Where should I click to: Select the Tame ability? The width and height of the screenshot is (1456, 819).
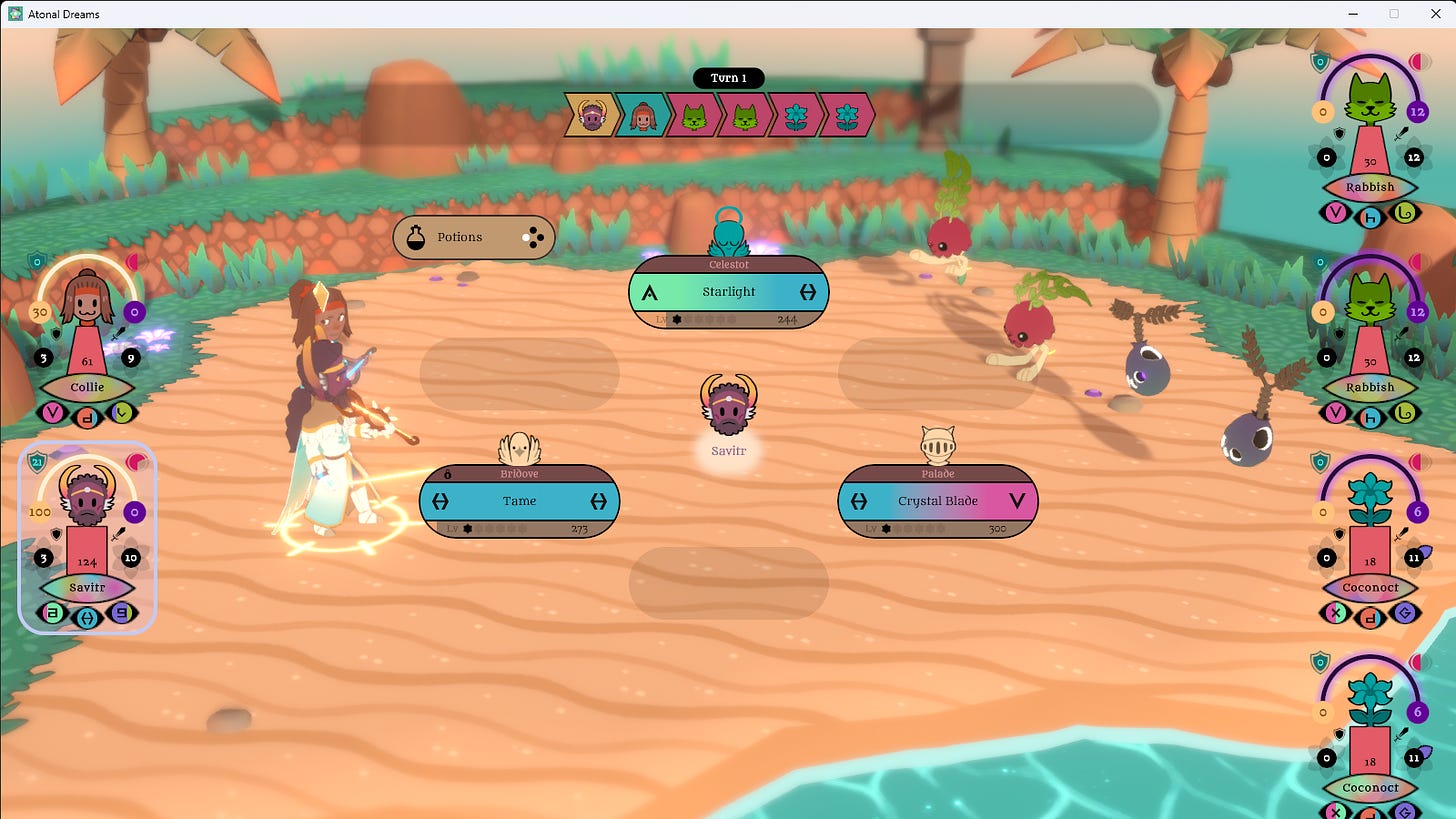click(x=519, y=501)
